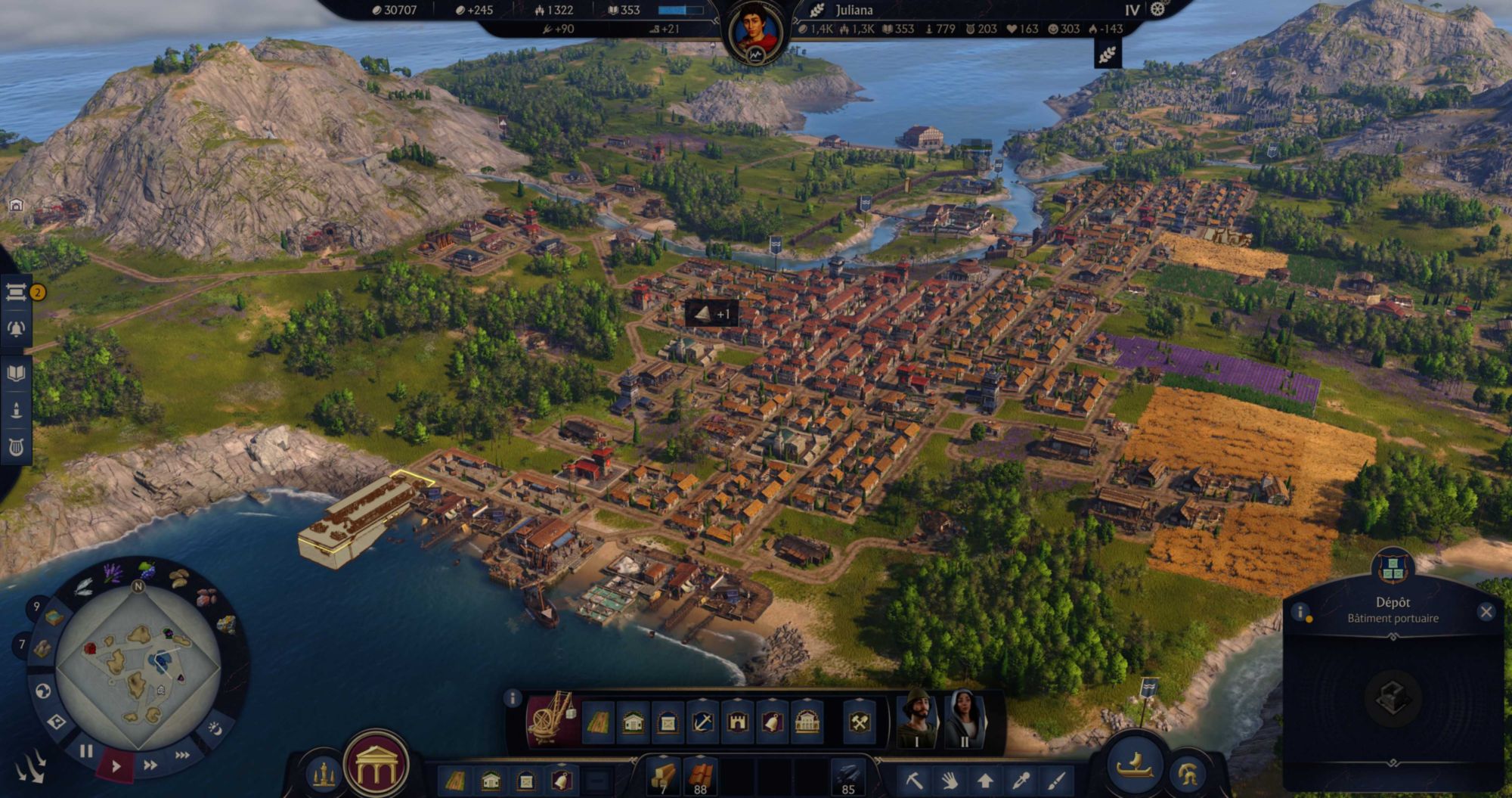Set game speed to triple fast-forward

(182, 755)
